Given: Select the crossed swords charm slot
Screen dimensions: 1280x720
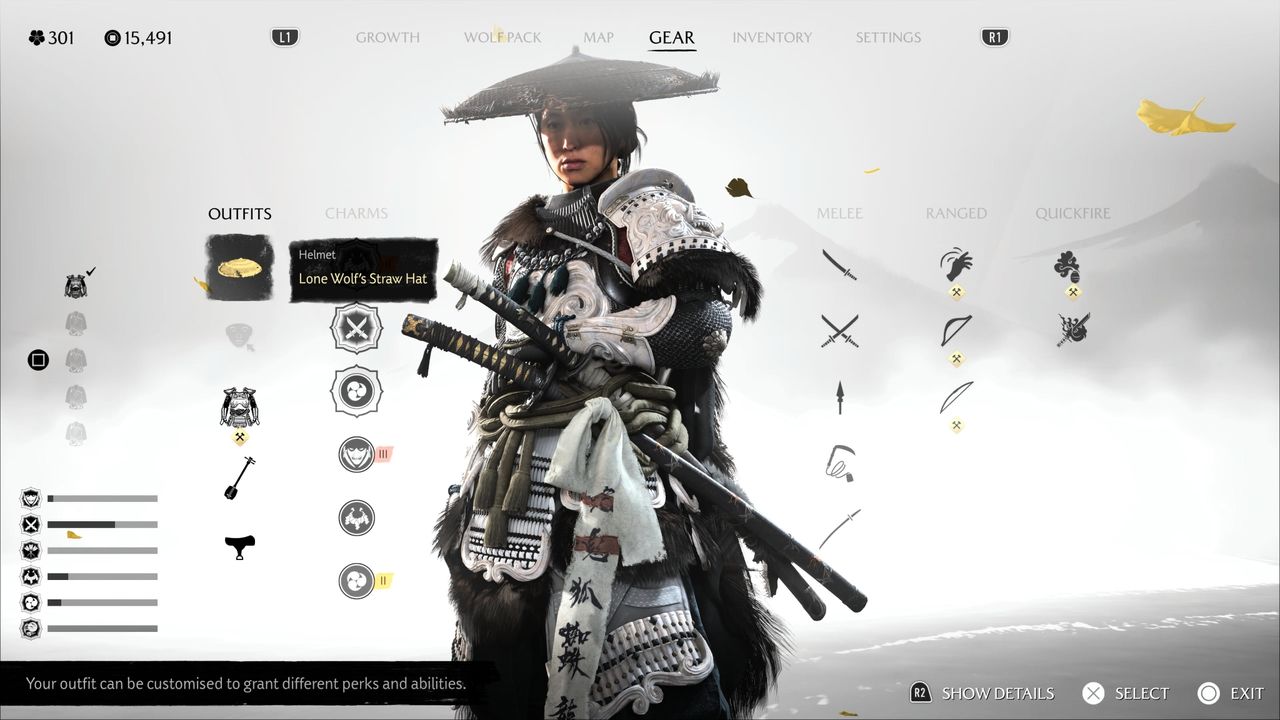Looking at the screenshot, I should 356,328.
